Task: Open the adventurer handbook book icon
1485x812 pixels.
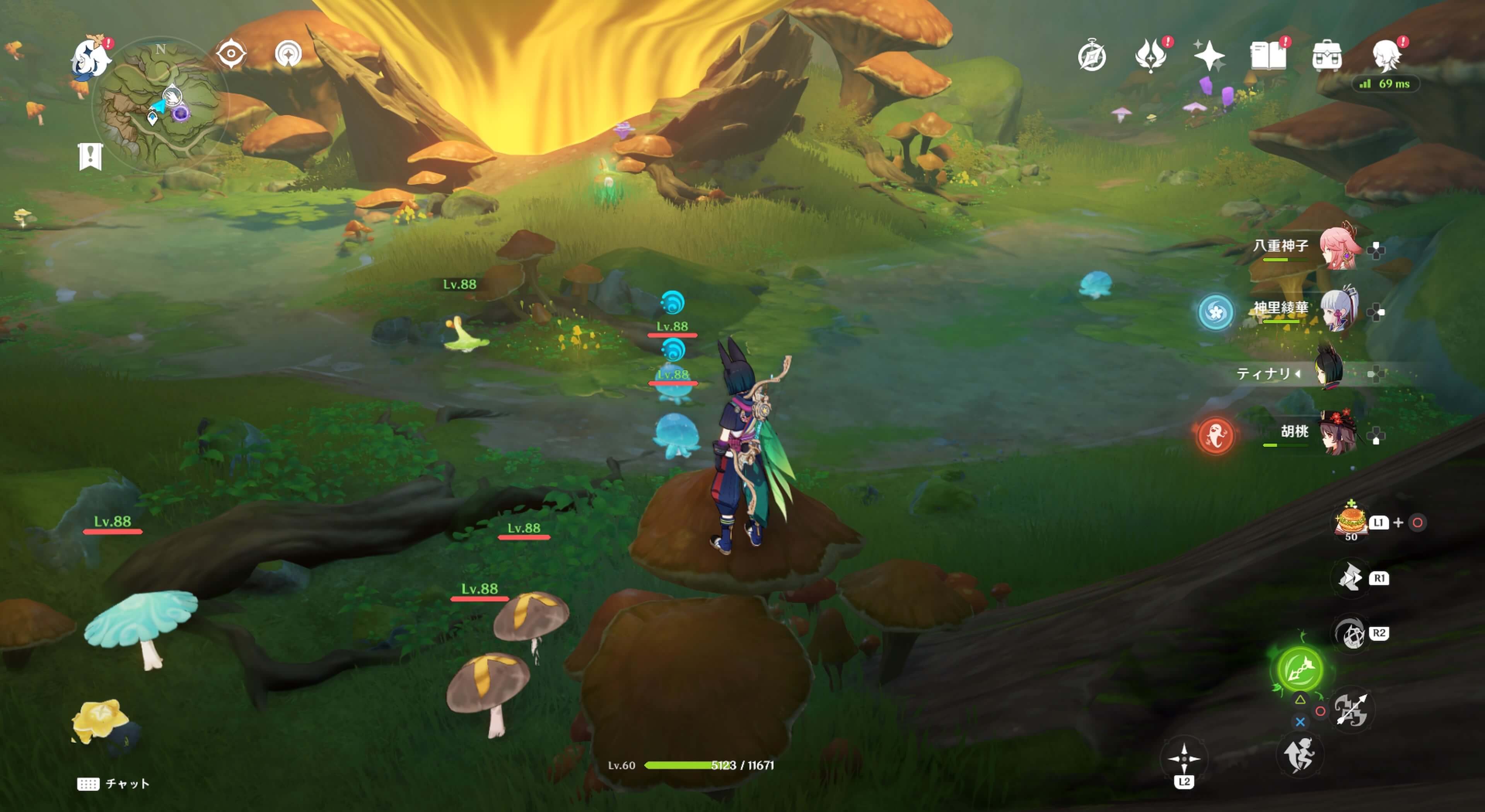Action: (1268, 56)
